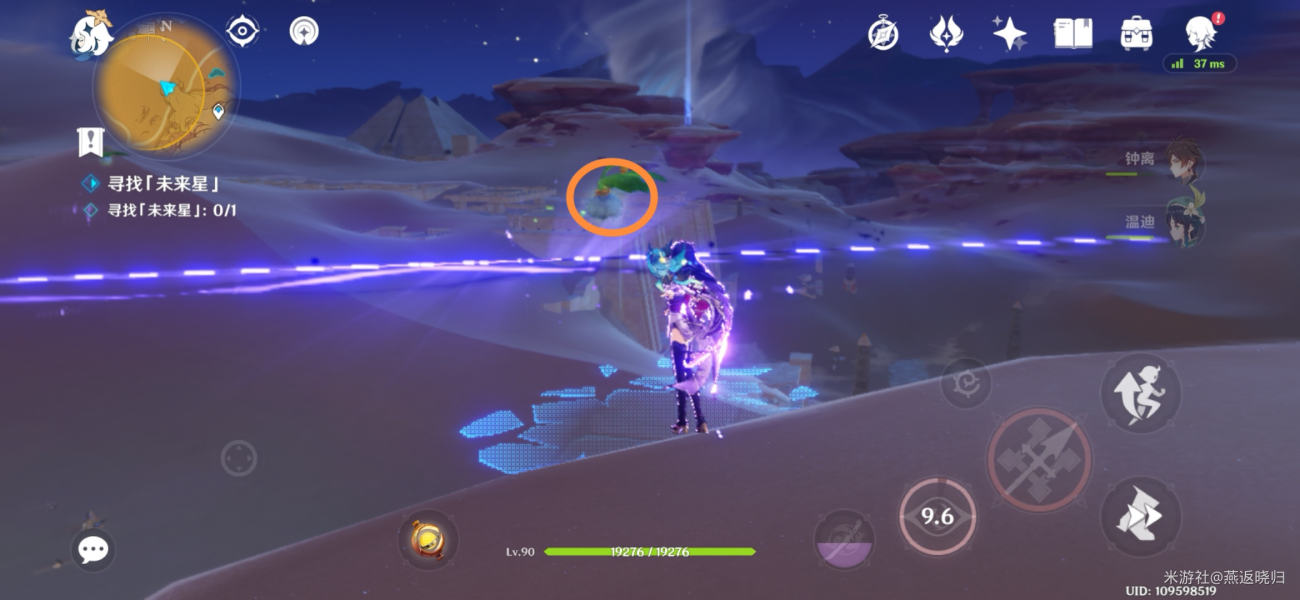Open the four-pointed star wish icon
This screenshot has height=600, width=1300.
pyautogui.click(x=1009, y=34)
